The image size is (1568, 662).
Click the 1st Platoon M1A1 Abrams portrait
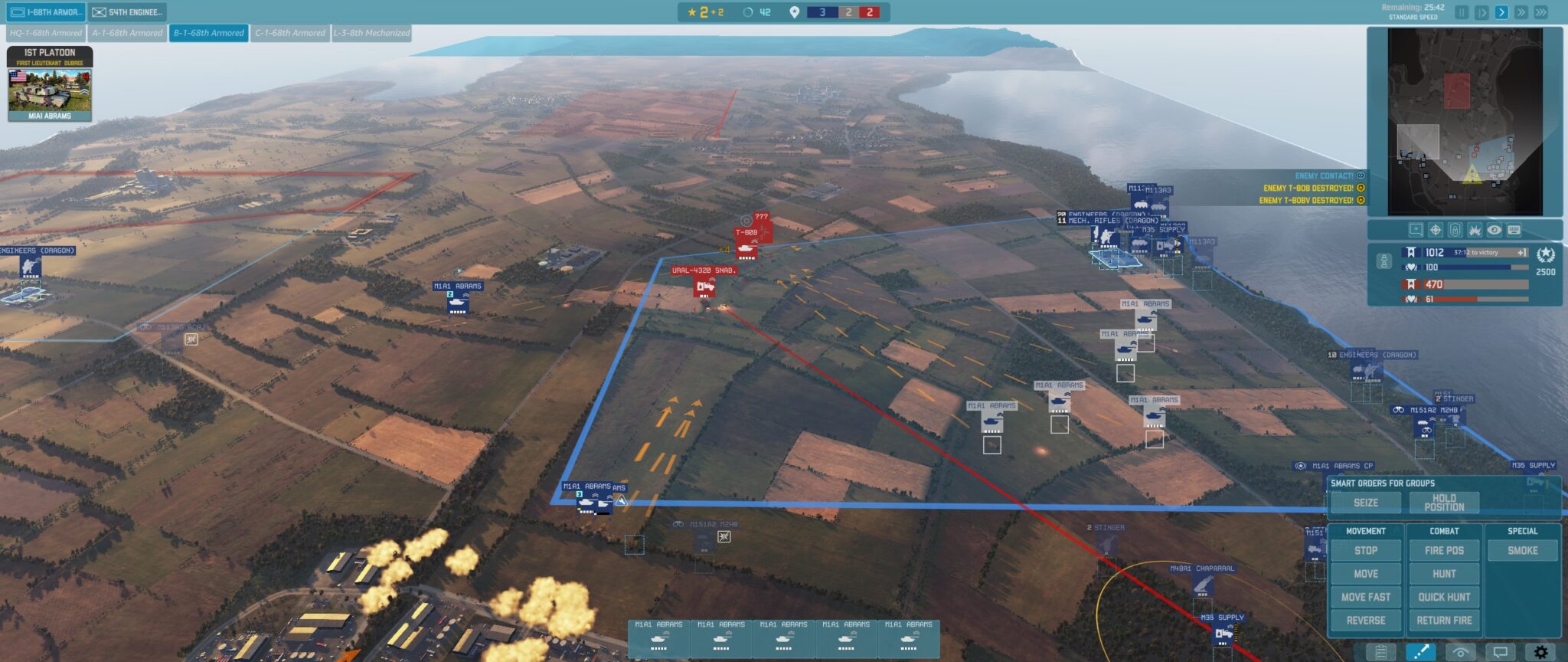(x=49, y=92)
